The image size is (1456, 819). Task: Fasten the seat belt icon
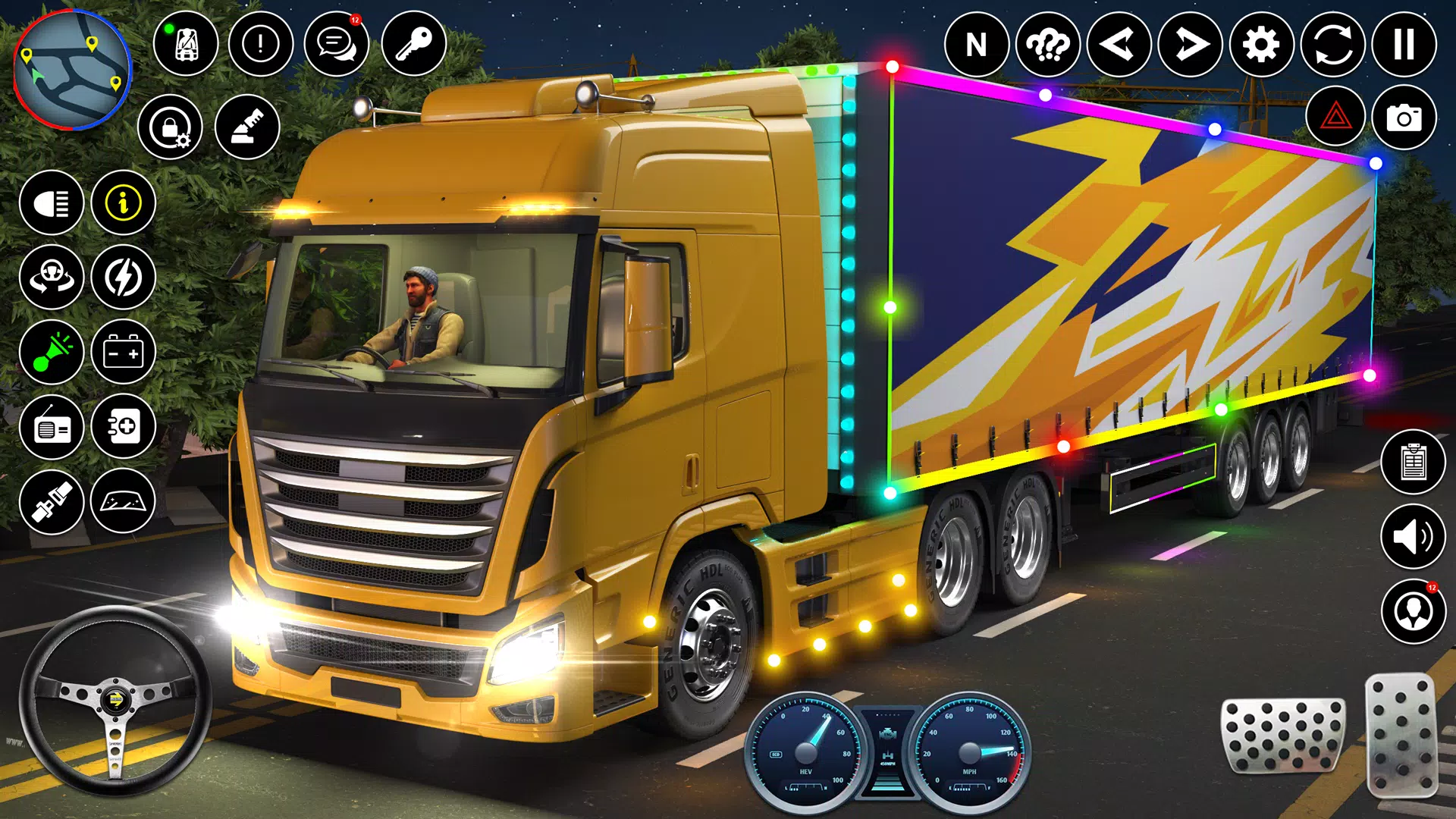coord(52,501)
